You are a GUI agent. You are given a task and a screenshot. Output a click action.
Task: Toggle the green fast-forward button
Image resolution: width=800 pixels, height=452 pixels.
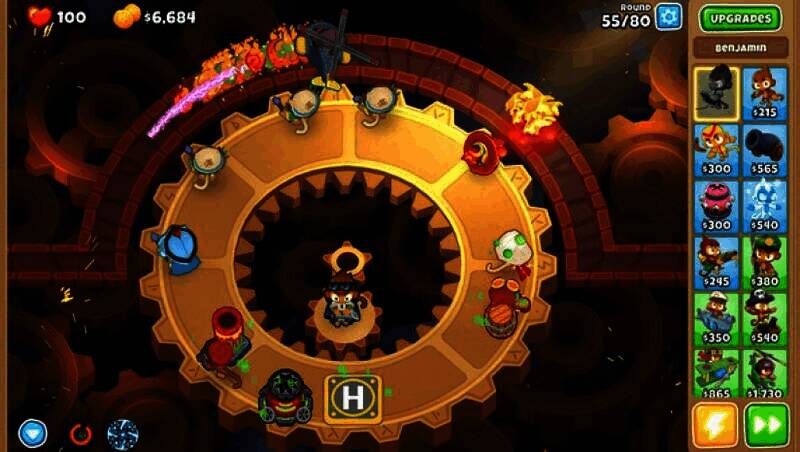coord(767,425)
